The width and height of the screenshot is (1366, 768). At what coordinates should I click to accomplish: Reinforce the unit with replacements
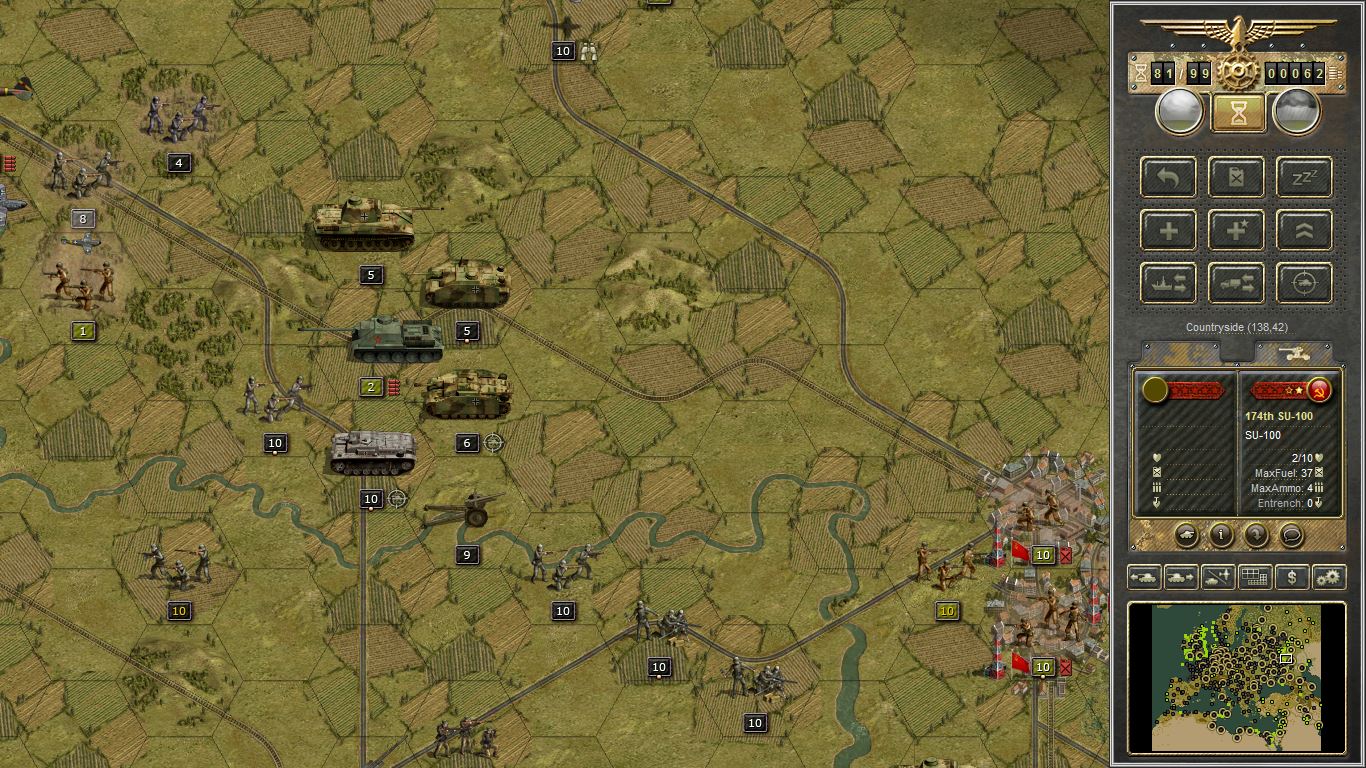tap(1167, 230)
